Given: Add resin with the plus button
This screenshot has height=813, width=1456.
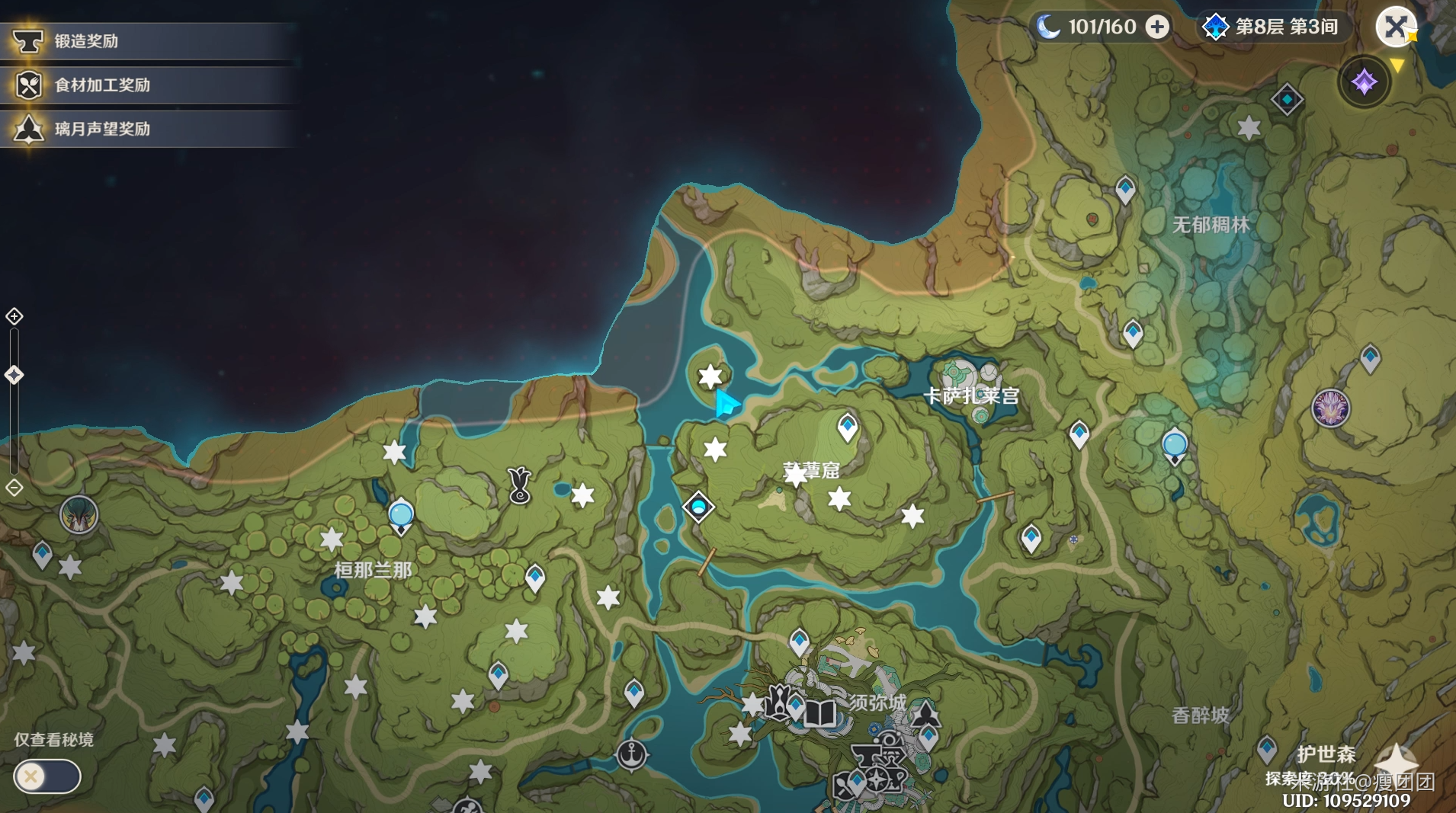Looking at the screenshot, I should point(1157,27).
